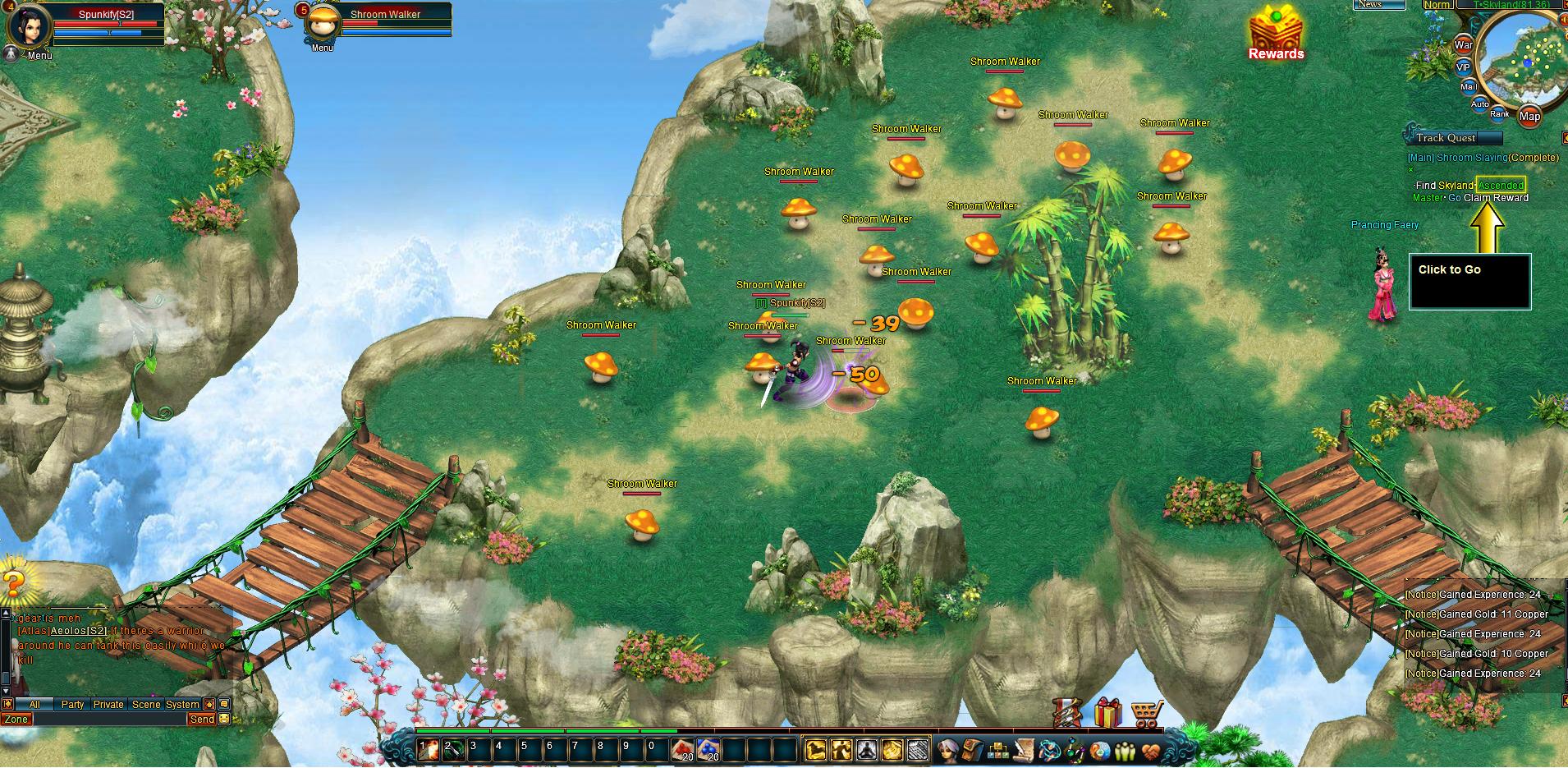Toggle the Auto button near the minimap
Screen dimensions: 1568x768
[1479, 103]
